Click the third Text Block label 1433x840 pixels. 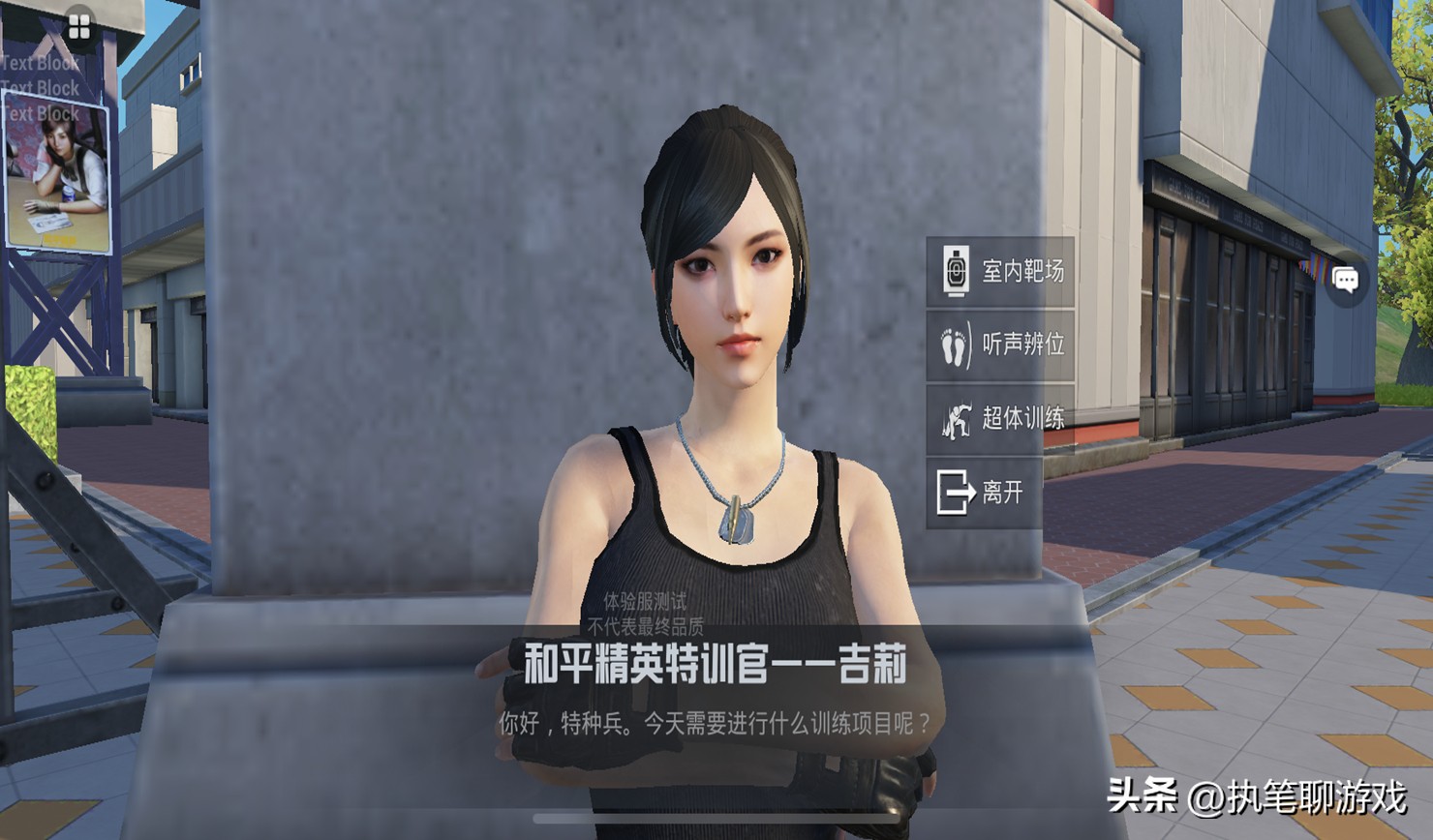pyautogui.click(x=39, y=113)
